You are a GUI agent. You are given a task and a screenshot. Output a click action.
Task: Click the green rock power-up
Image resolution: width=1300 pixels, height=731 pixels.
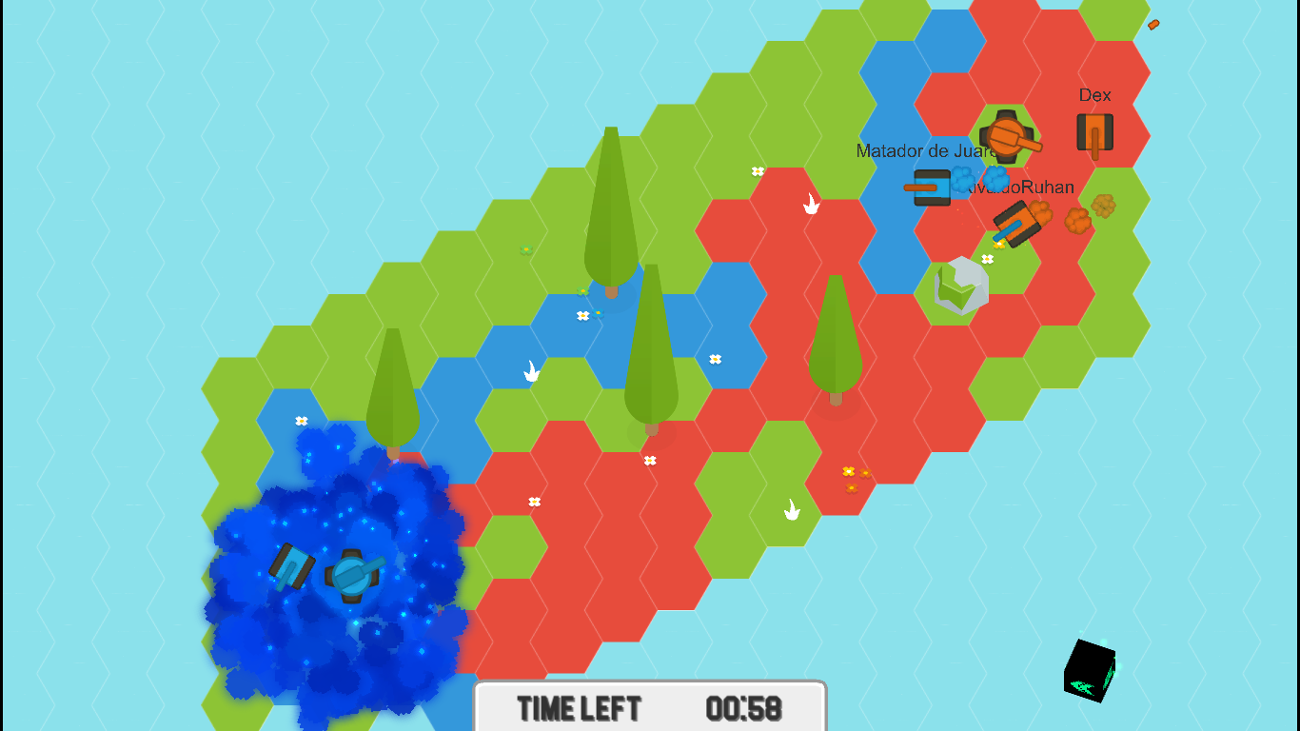click(x=958, y=288)
